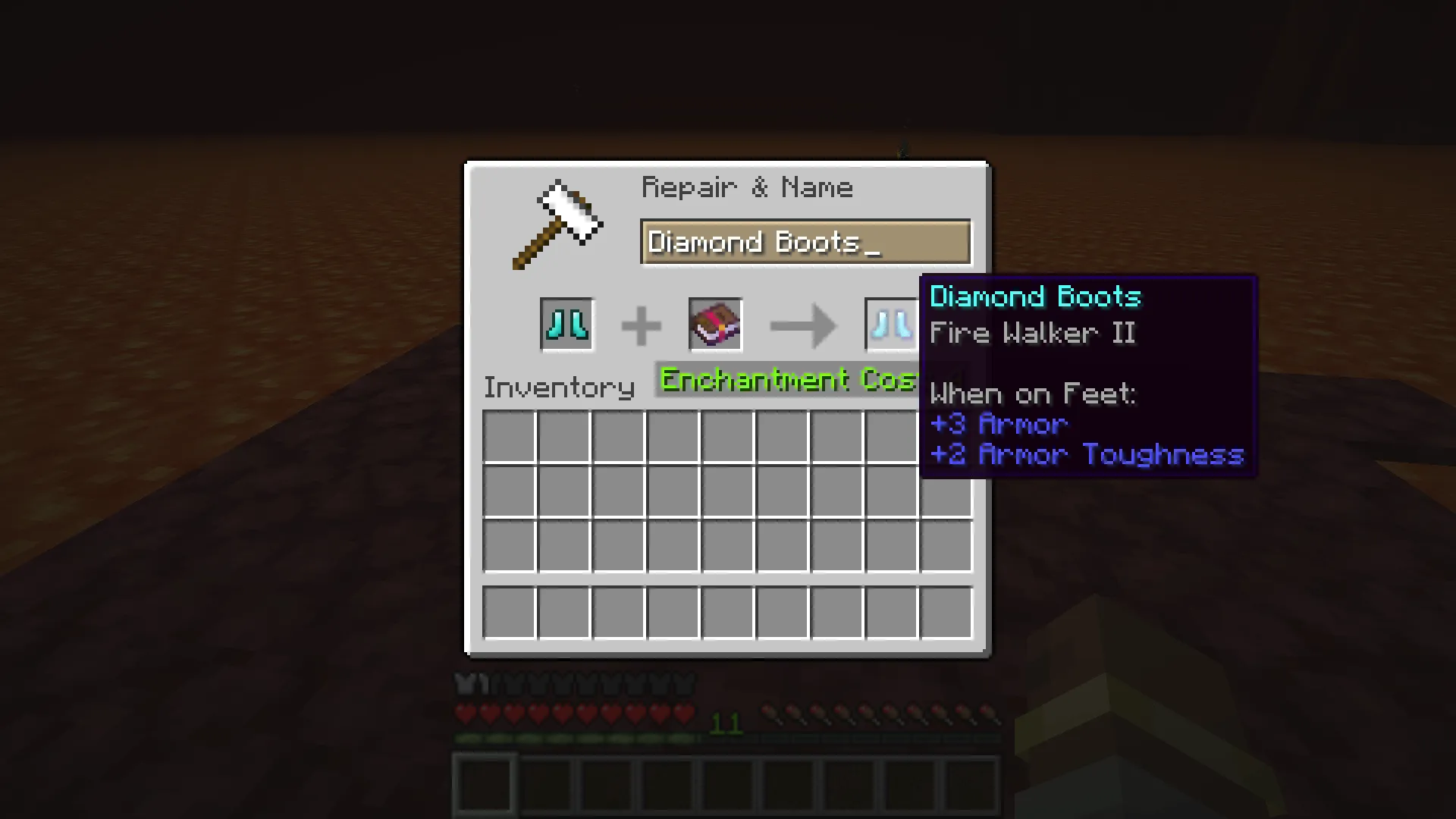Select the leftmost heart in the health bar
Viewport: 1456px width, 819px height.
click(466, 713)
